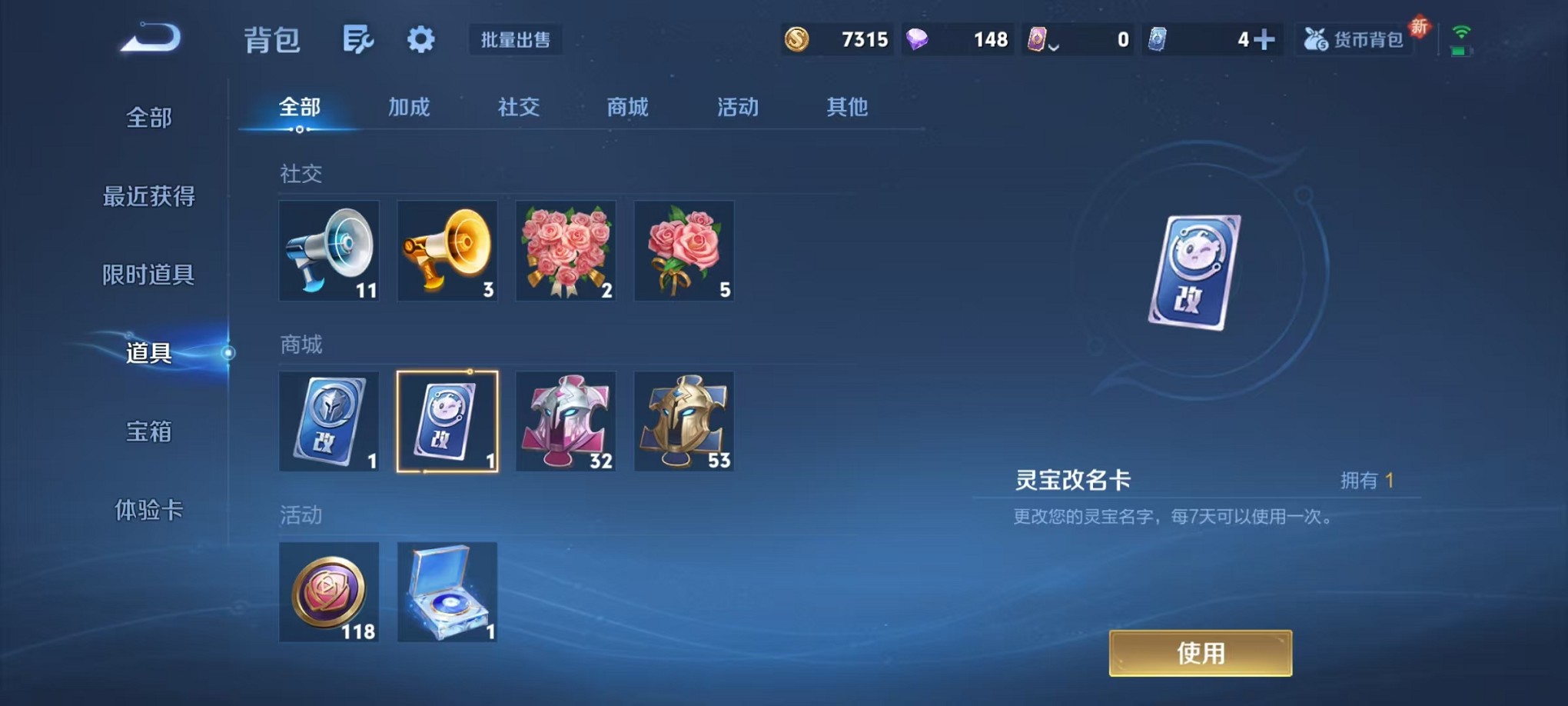Select the gold emblem fragment with count 53
1568x706 pixels.
point(683,421)
